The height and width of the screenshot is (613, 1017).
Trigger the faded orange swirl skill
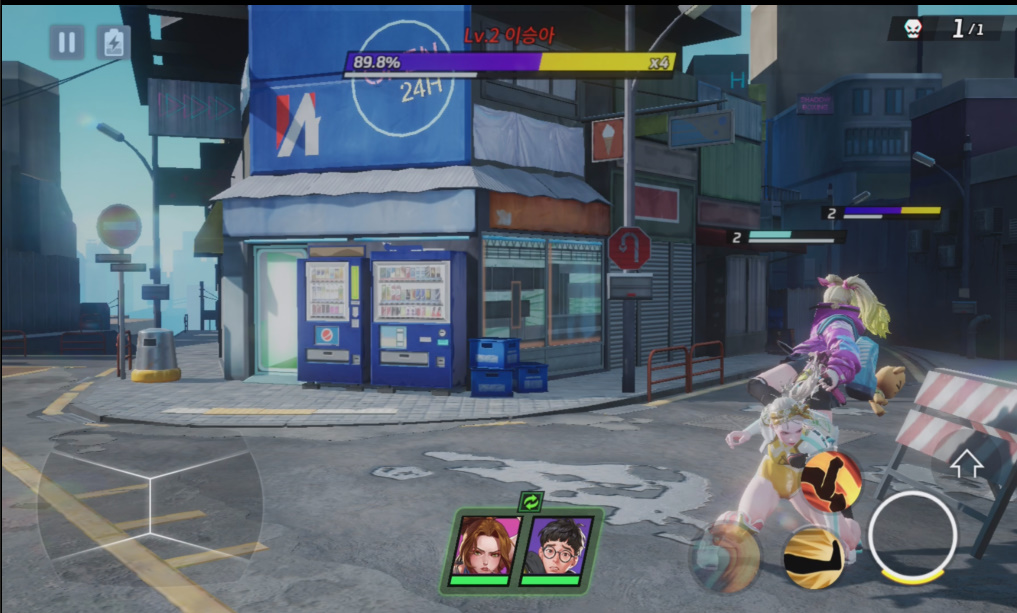coord(725,553)
